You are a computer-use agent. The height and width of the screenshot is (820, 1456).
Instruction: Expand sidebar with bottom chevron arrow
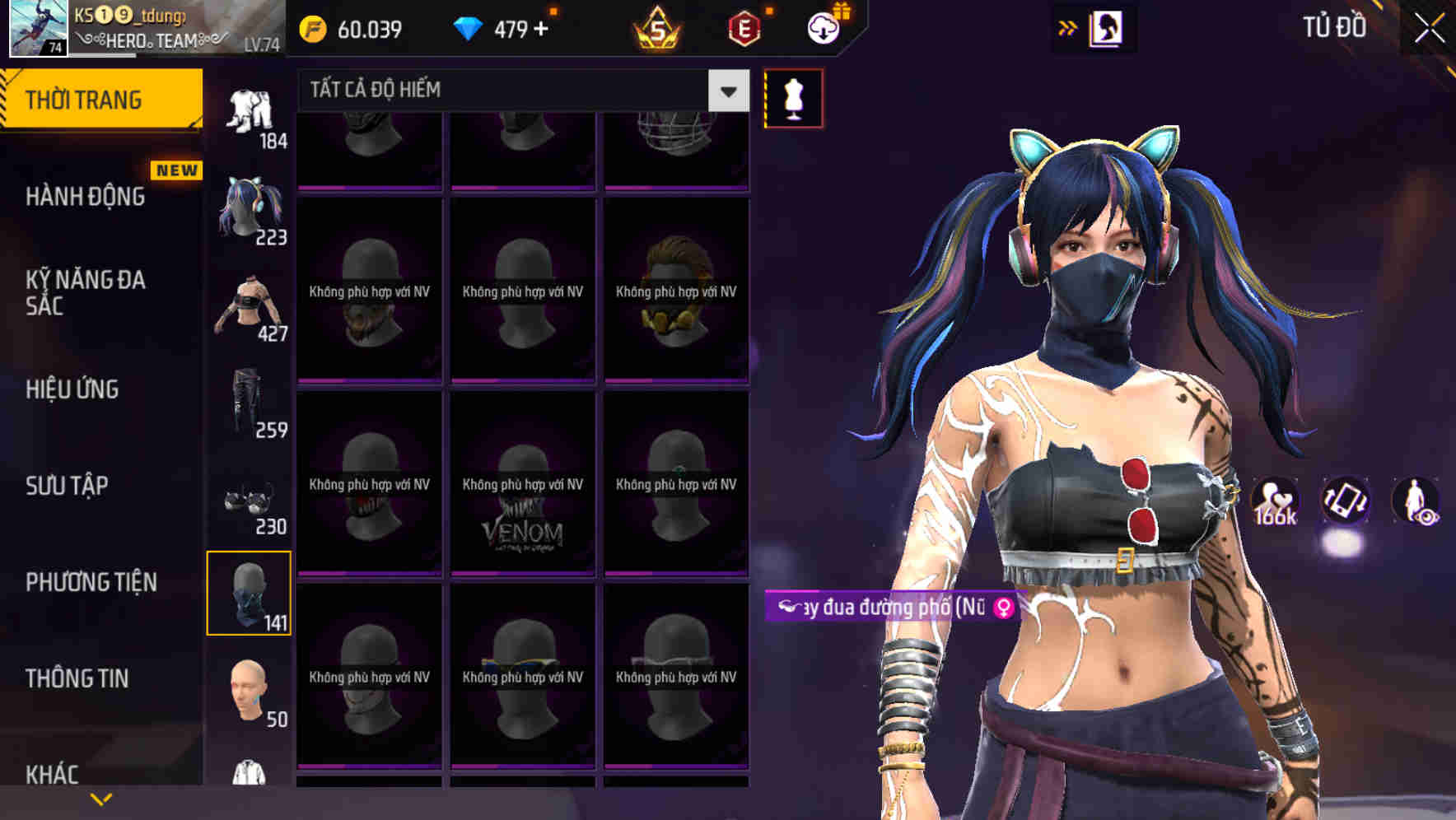click(101, 797)
